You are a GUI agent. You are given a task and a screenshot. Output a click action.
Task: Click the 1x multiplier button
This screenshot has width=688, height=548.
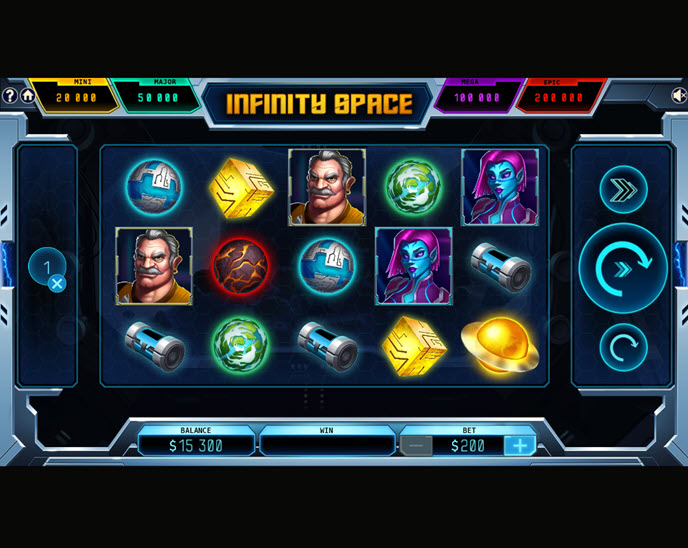coord(47,269)
